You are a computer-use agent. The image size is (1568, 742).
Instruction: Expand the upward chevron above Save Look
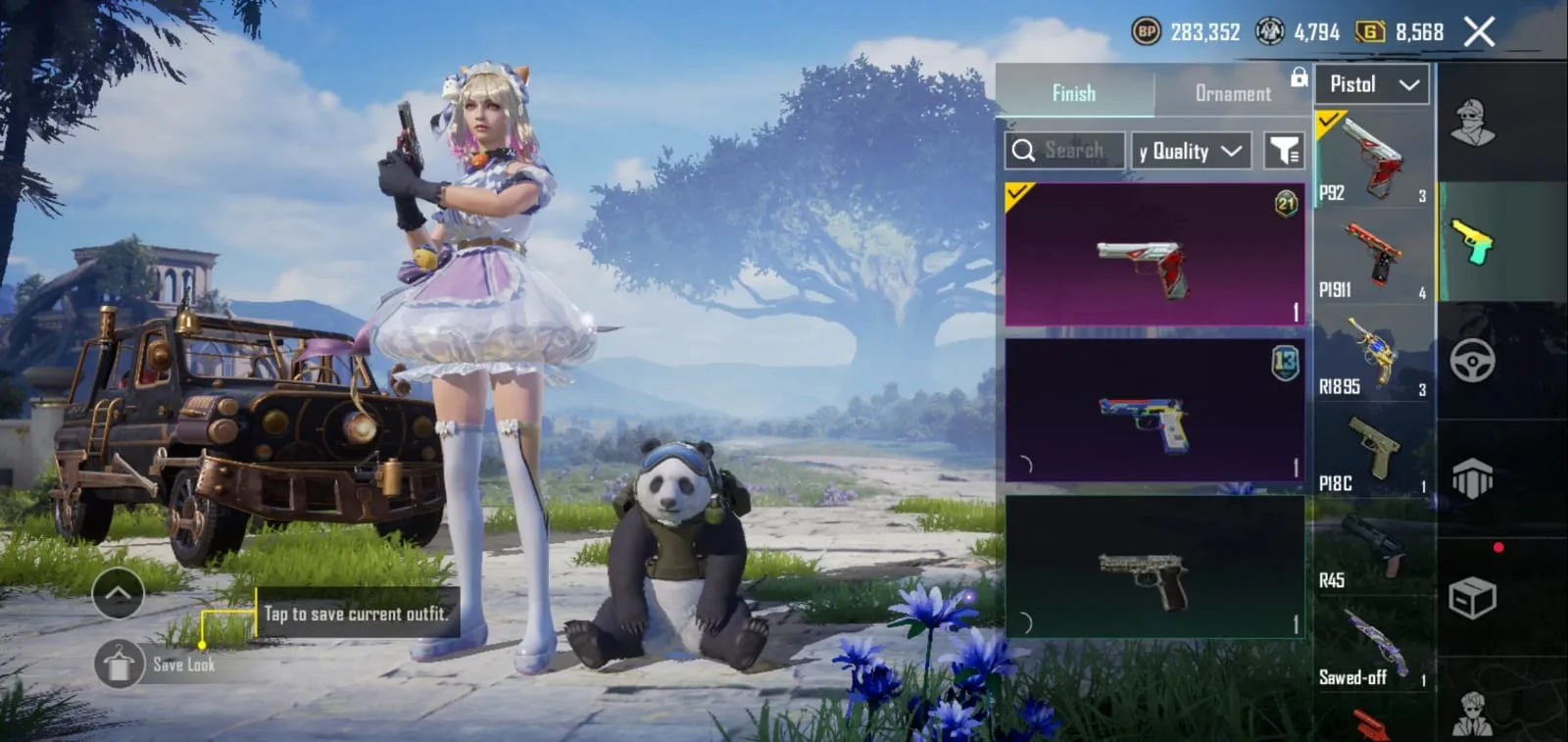pos(119,594)
